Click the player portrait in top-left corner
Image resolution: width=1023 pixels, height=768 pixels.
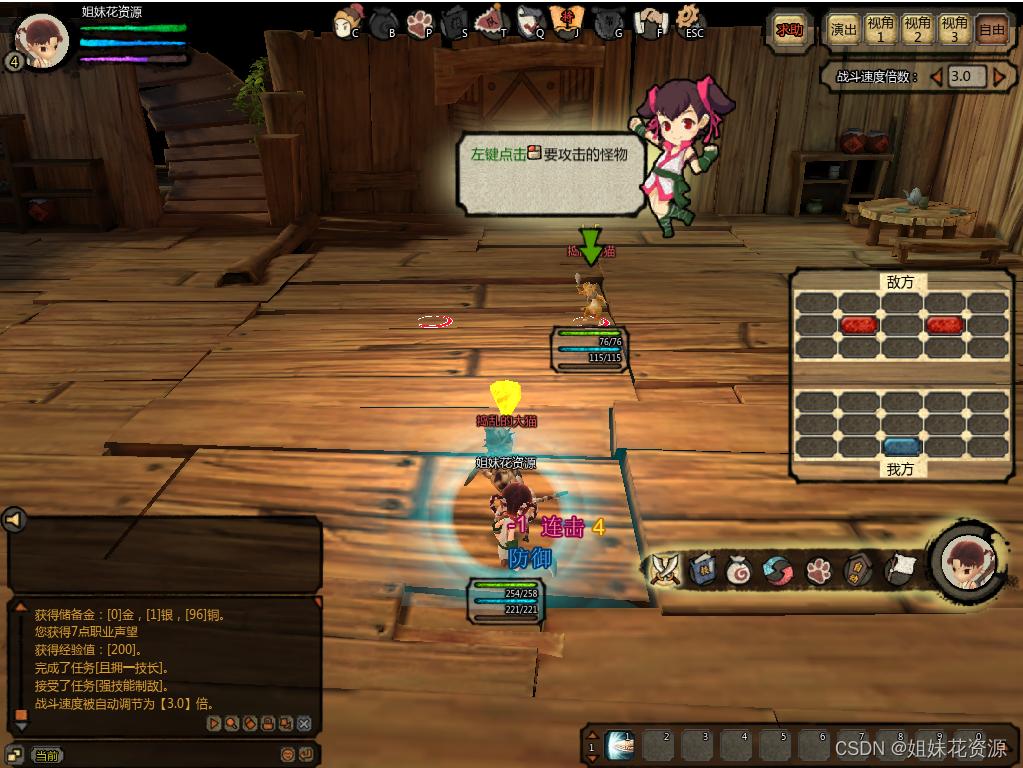43,42
